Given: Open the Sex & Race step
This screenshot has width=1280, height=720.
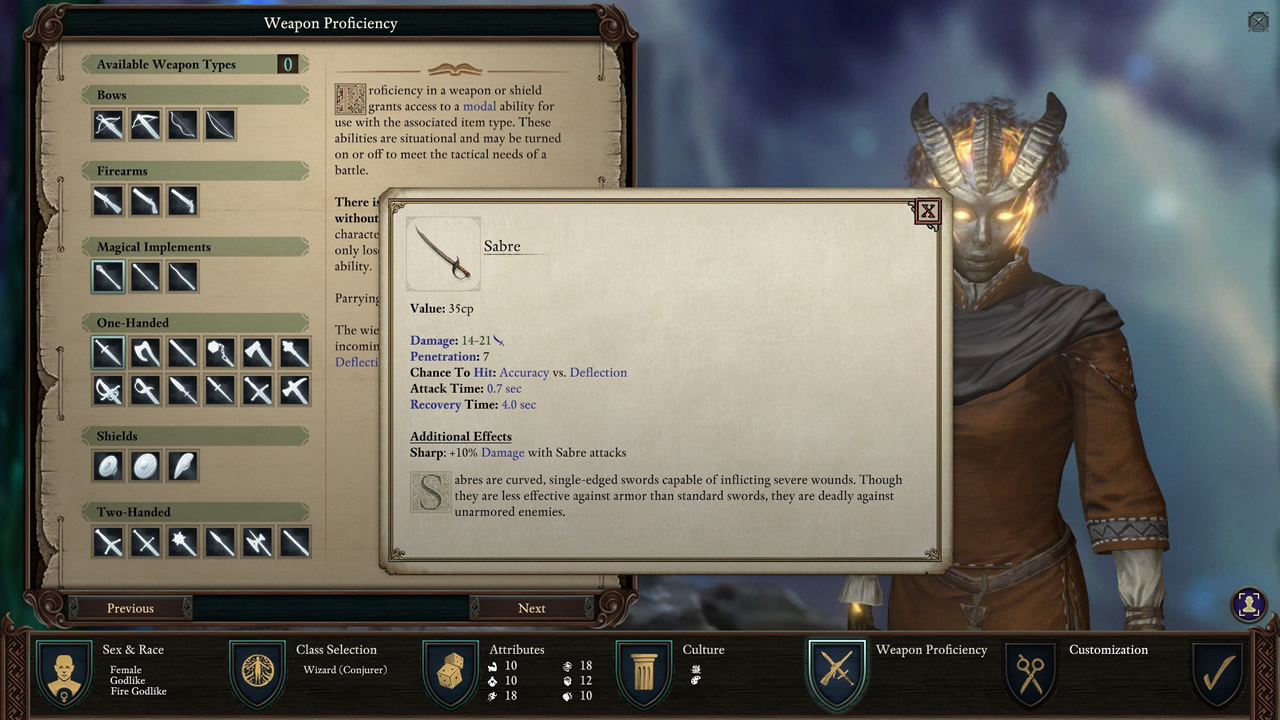Looking at the screenshot, I should (x=66, y=674).
